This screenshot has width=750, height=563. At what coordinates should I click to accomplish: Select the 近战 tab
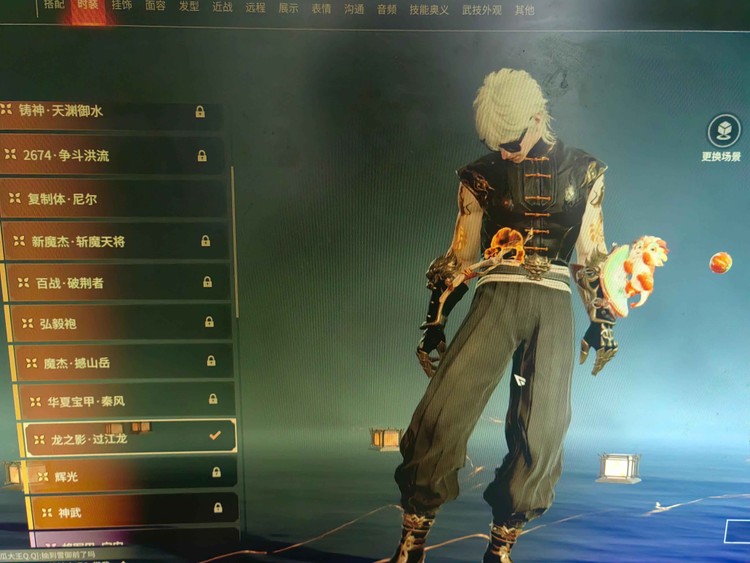(x=222, y=8)
